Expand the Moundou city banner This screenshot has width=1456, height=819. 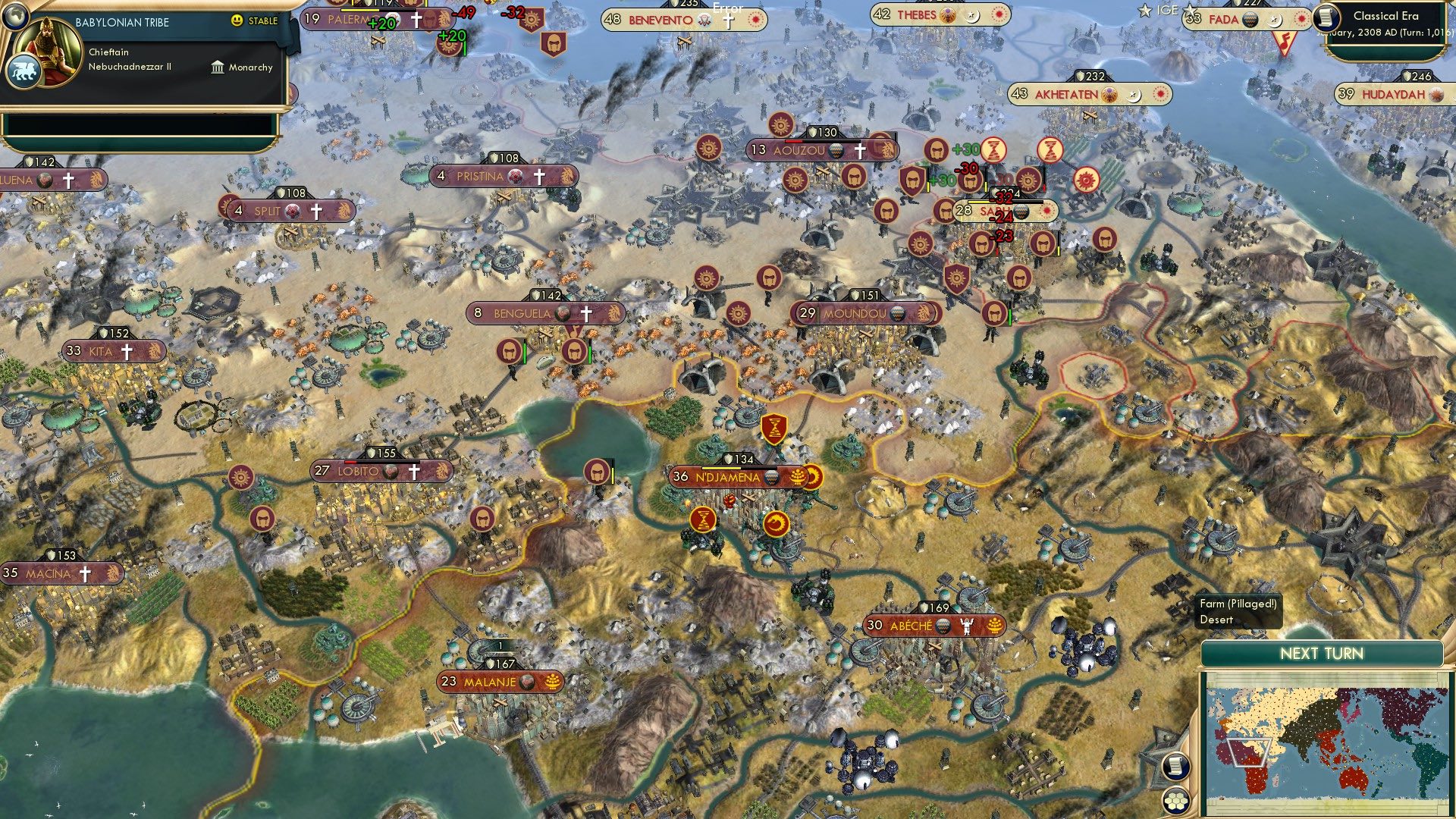(864, 311)
